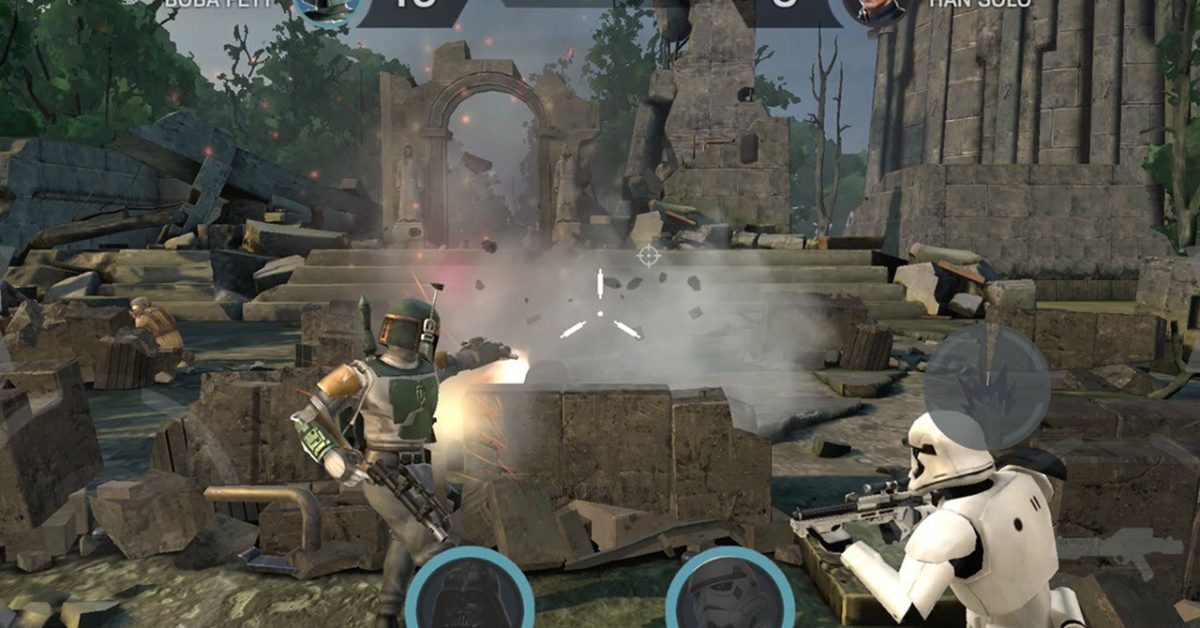Select the Stormtrooper helmet character icon

[x=730, y=595]
